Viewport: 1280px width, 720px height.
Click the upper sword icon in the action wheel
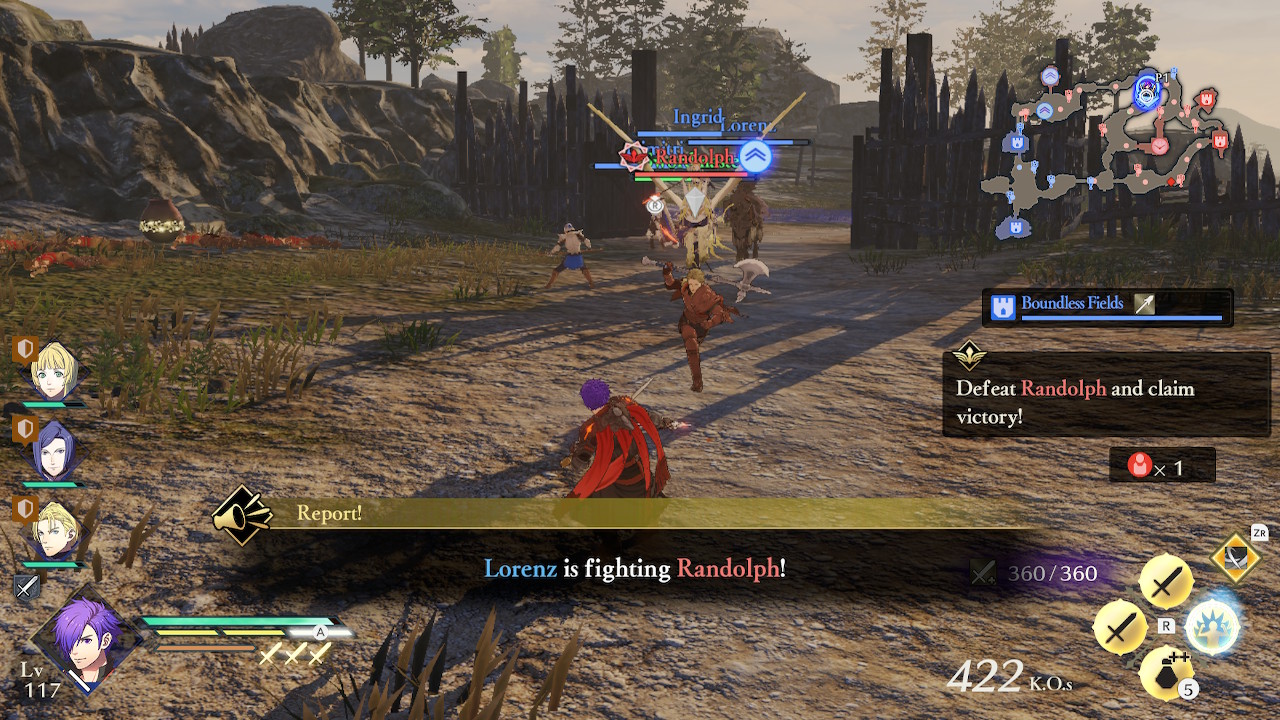tap(1166, 581)
